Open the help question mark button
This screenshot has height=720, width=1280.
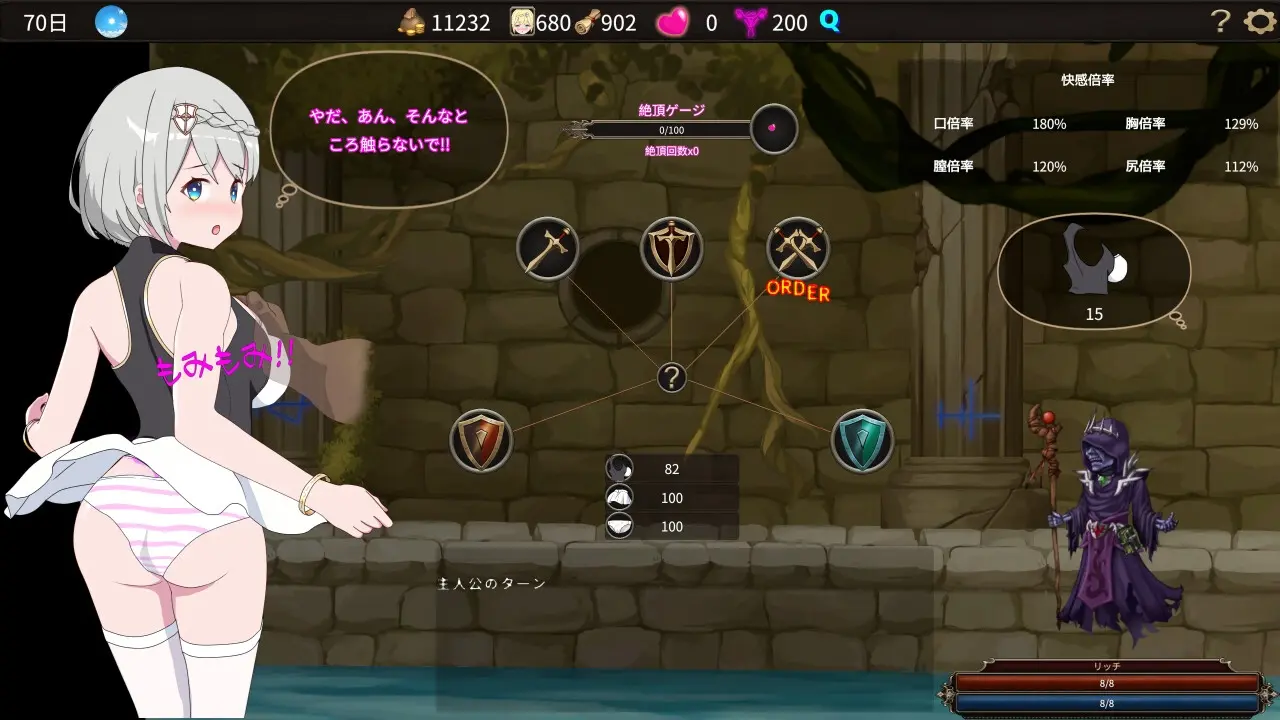click(x=1220, y=21)
